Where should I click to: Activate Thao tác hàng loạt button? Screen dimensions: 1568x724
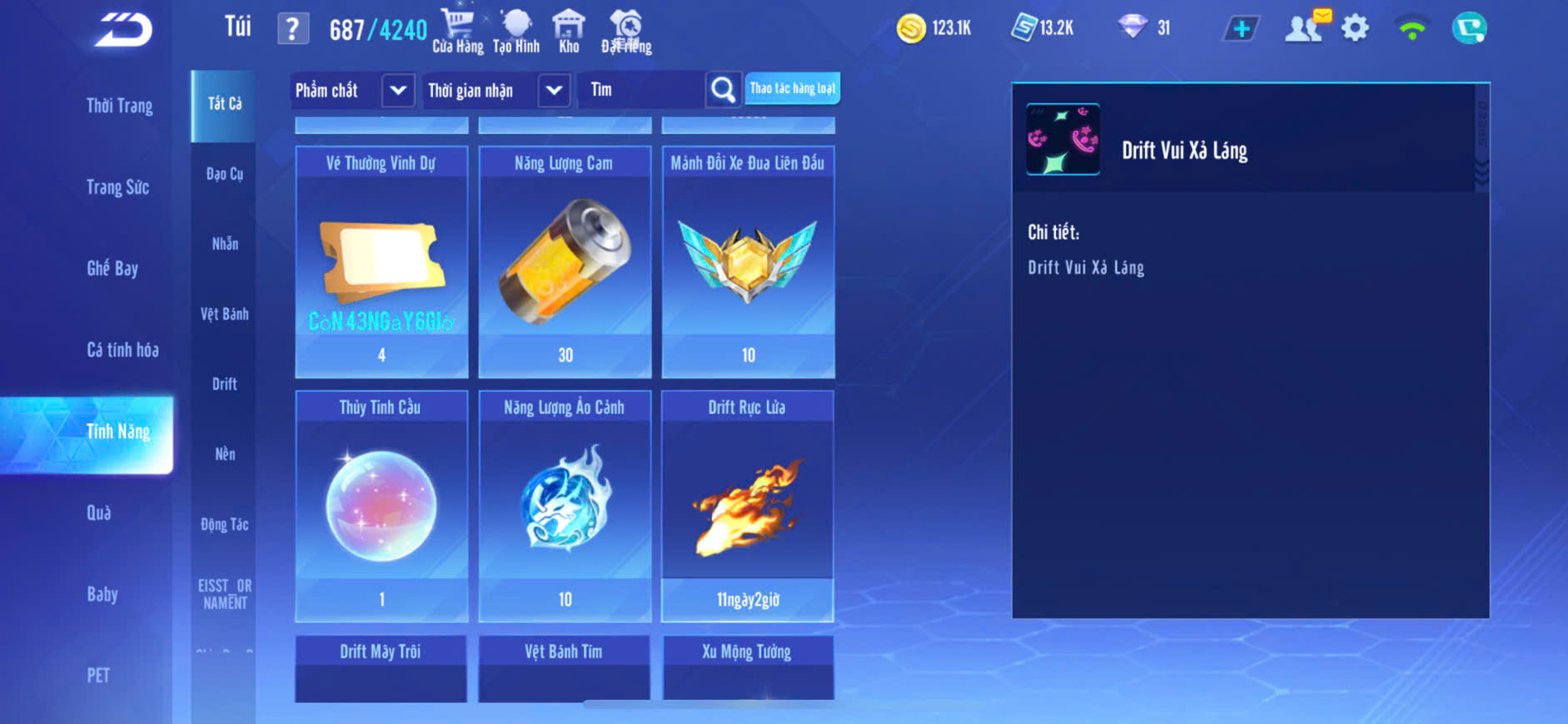coord(792,88)
